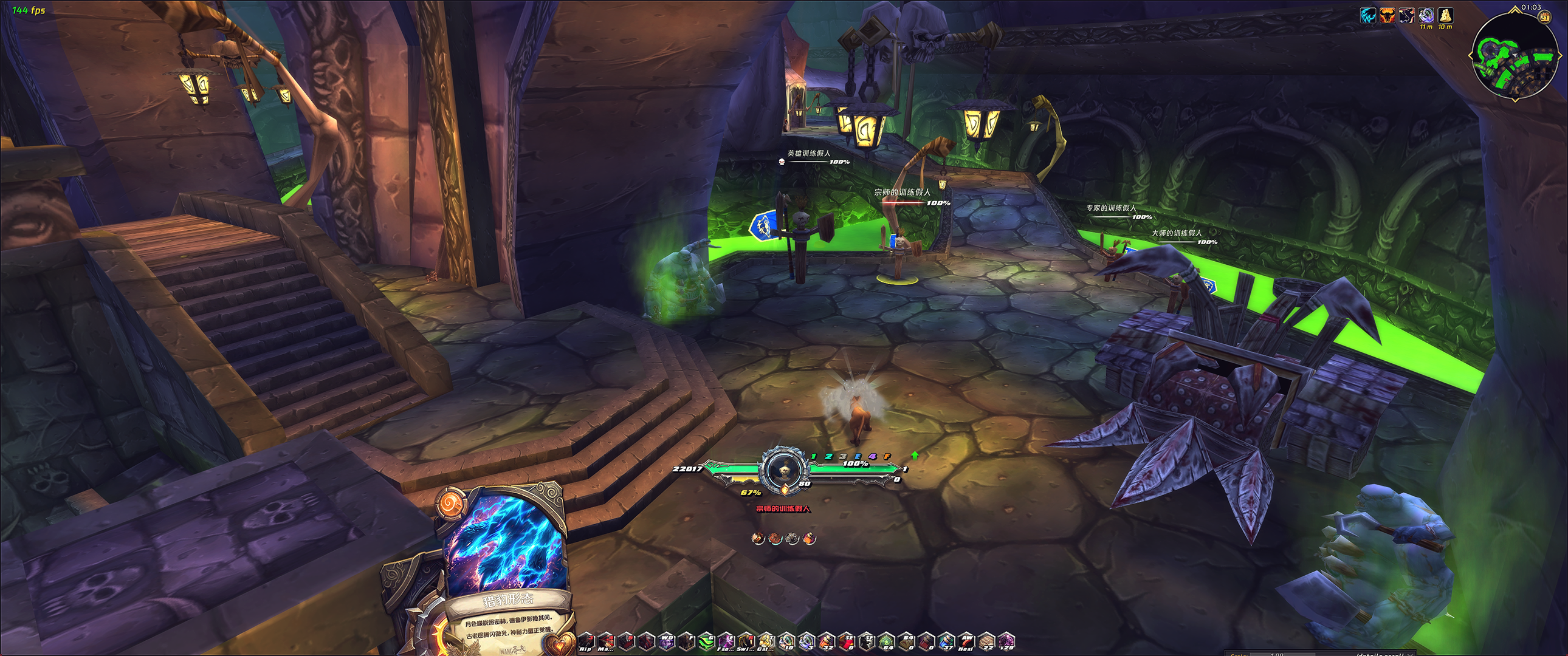Select the cheese food buff icon
This screenshot has width=1568, height=656.
click(x=1445, y=15)
